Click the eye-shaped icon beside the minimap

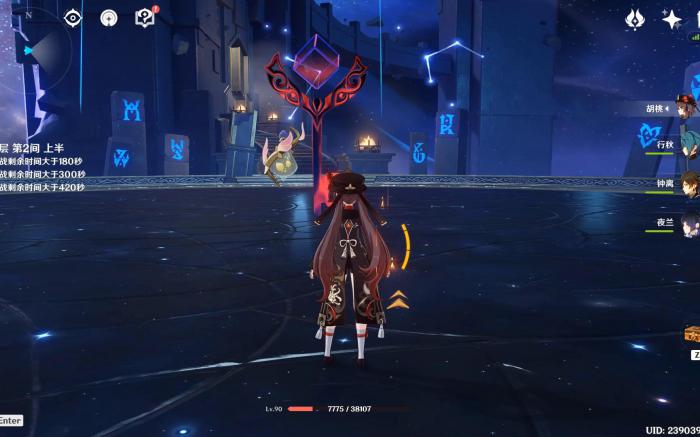pos(73,18)
